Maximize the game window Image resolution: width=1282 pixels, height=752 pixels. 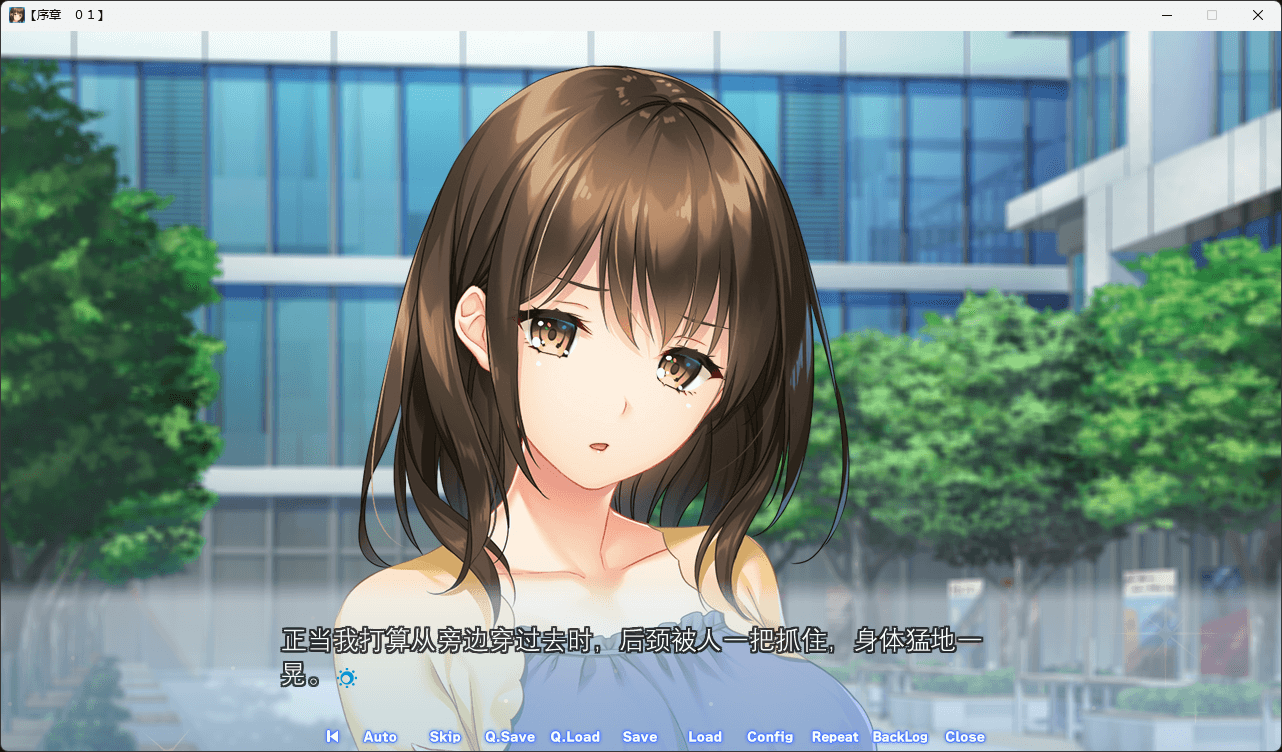point(1212,15)
